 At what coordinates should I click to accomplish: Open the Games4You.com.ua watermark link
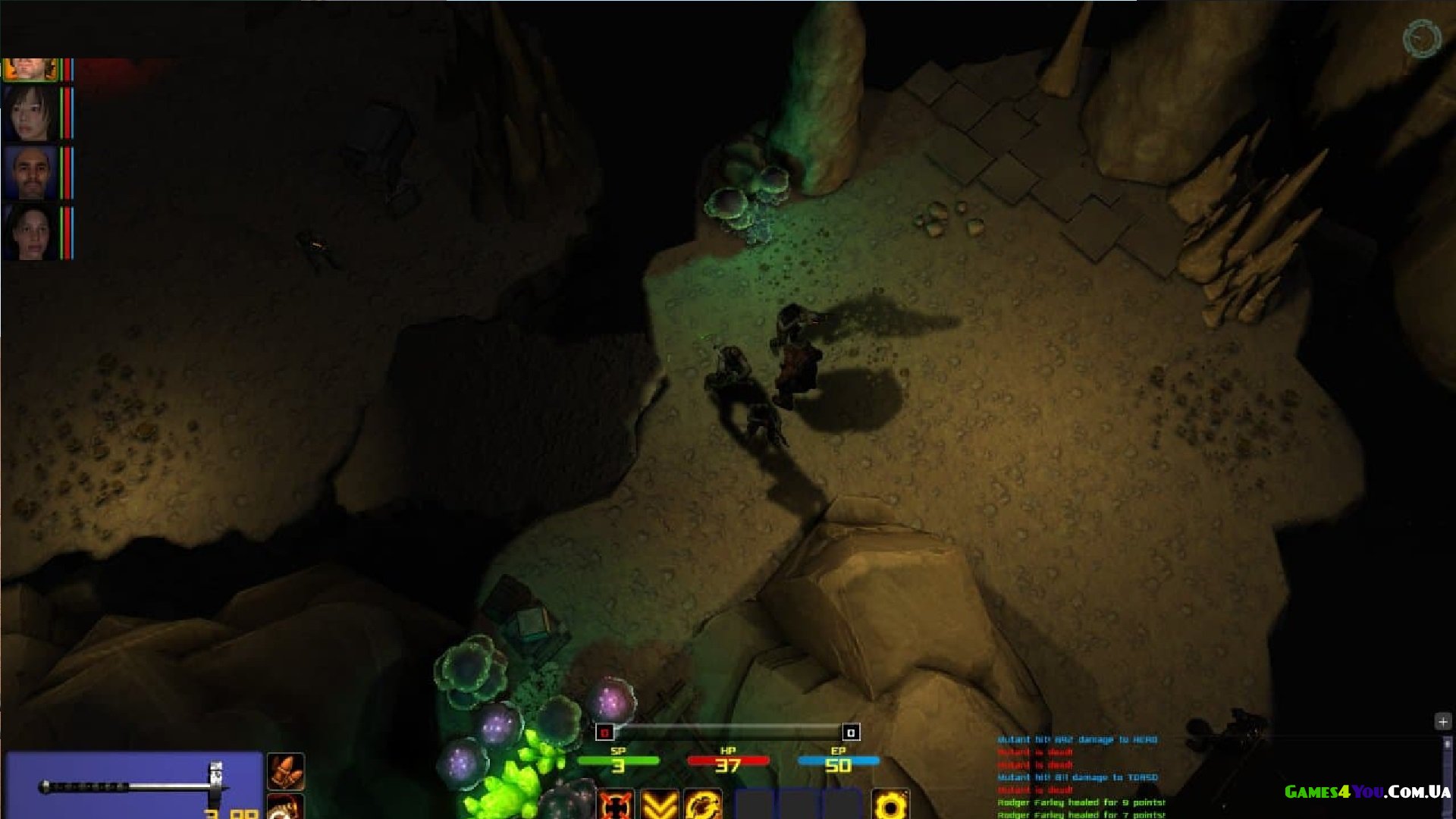(x=1367, y=792)
